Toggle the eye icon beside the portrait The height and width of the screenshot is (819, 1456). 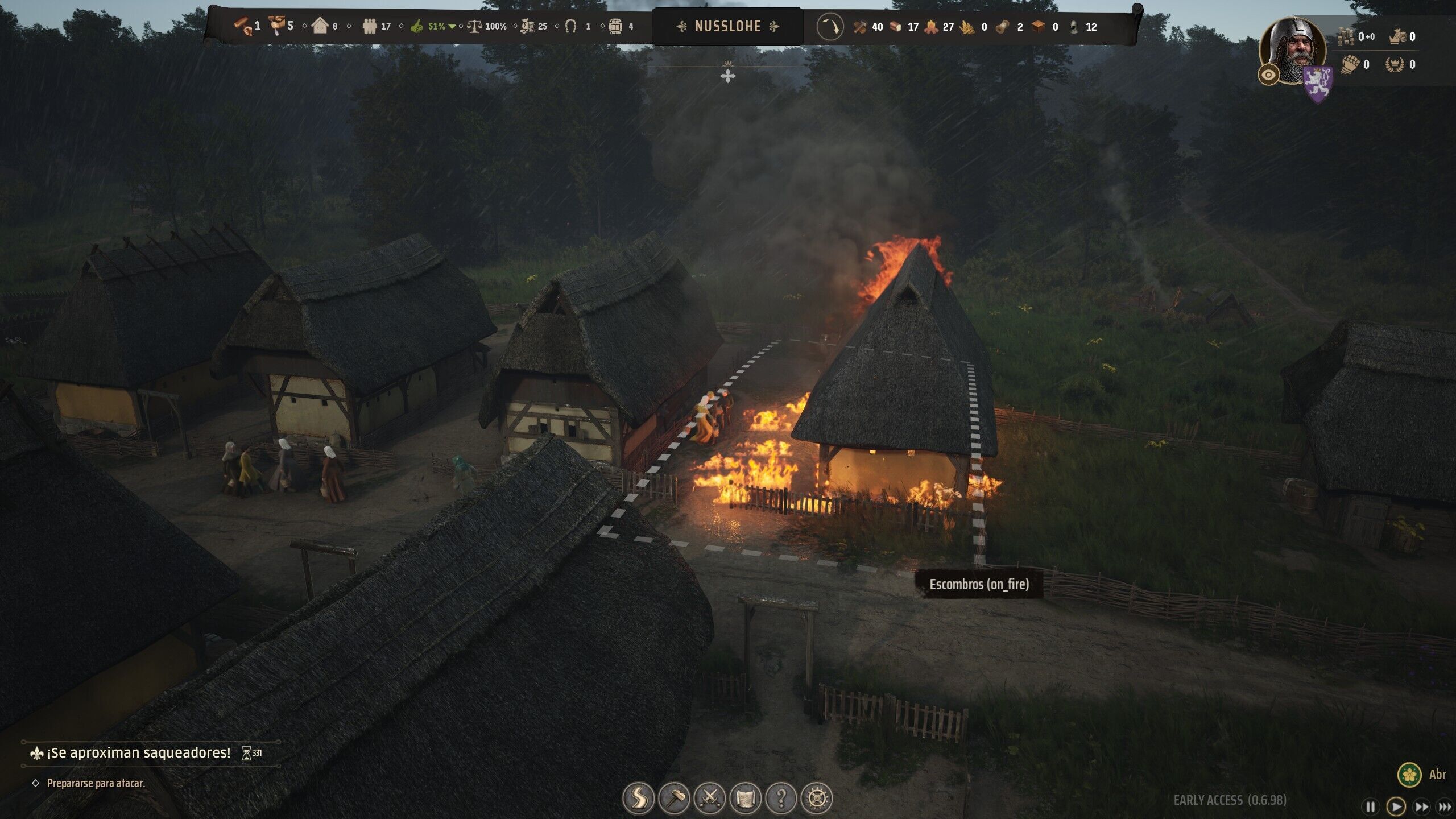point(1268,74)
